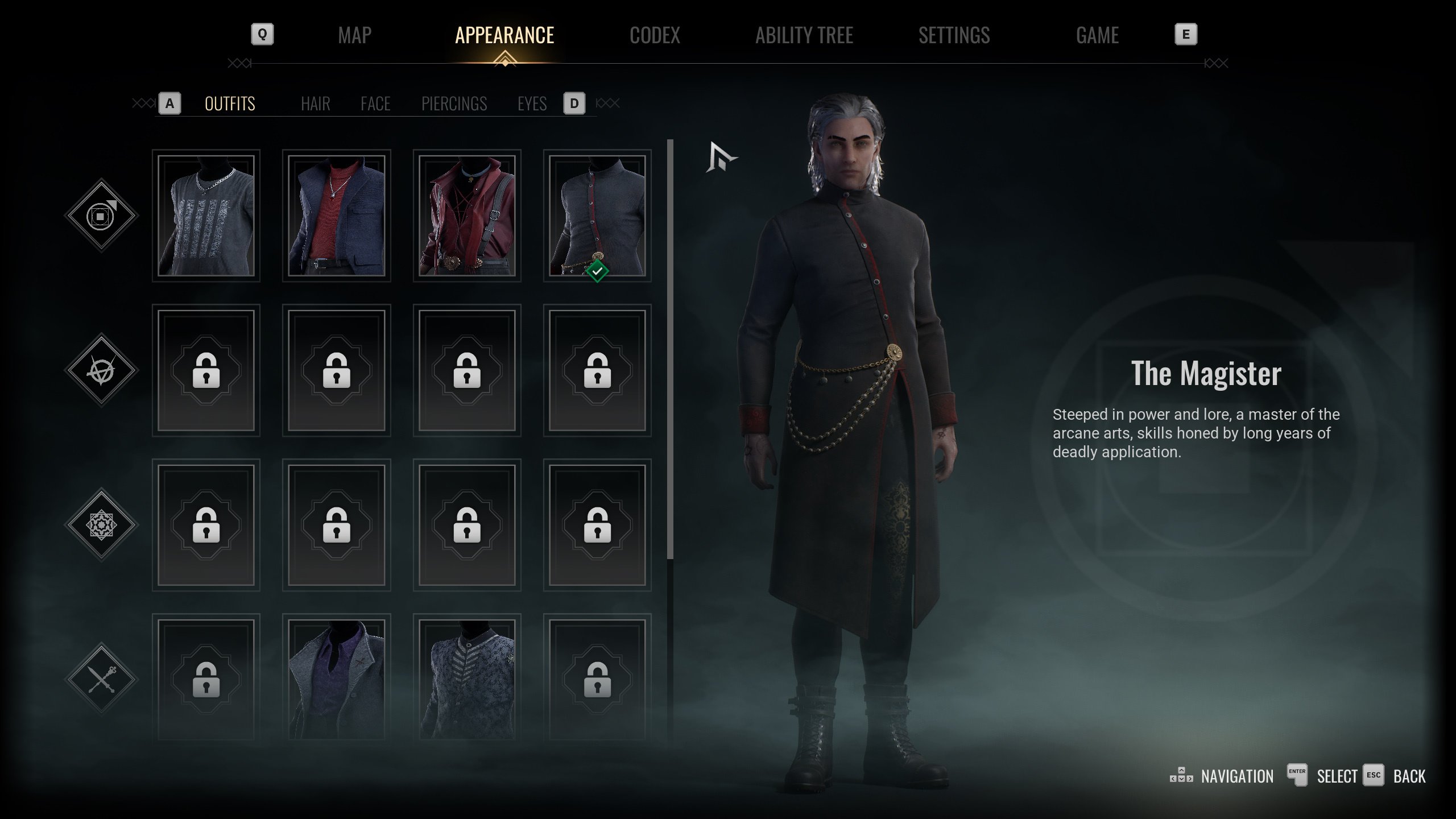
Task: Choose the navy blazer with red shirt outfit
Action: coord(336,216)
